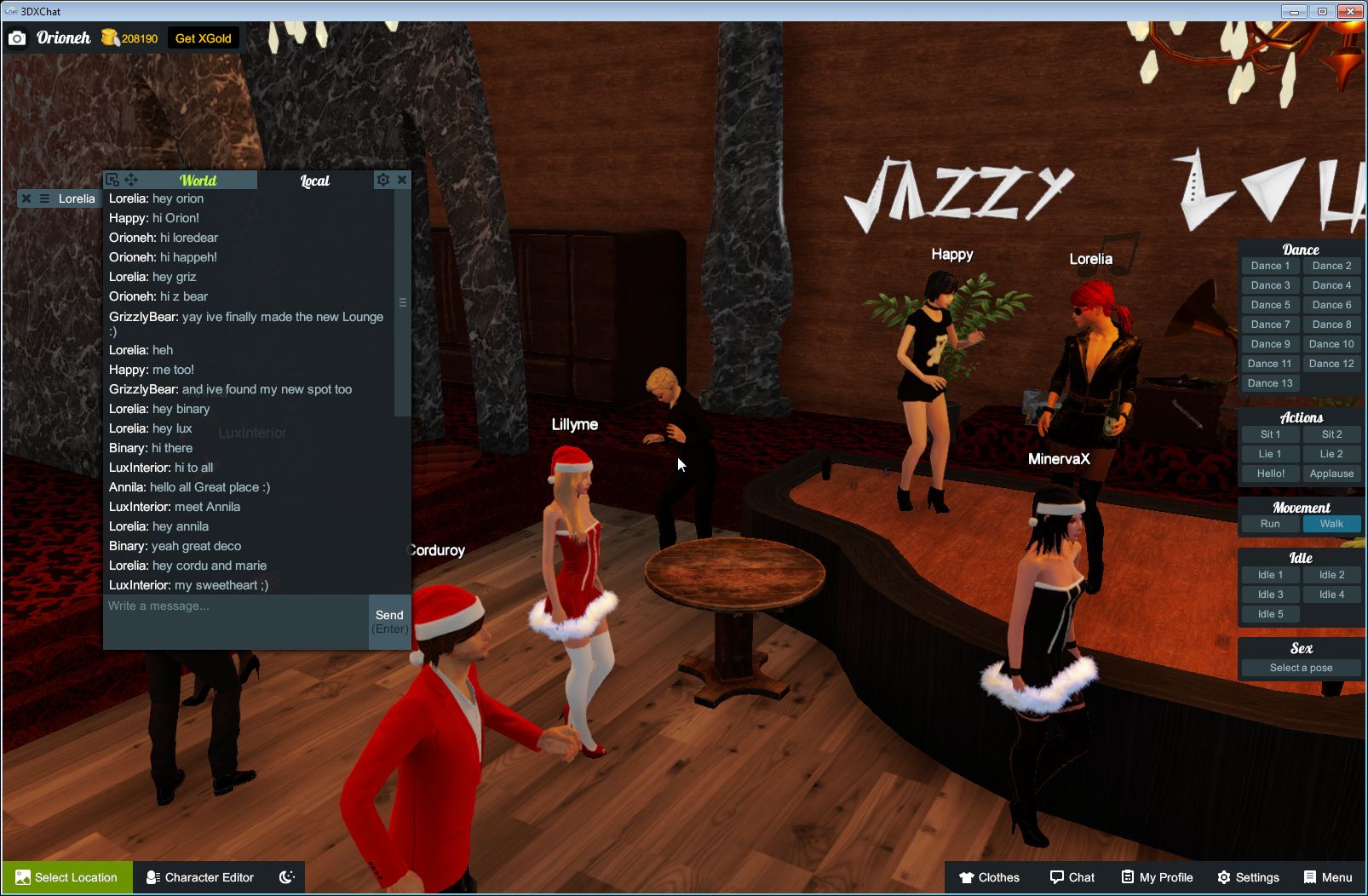Click the chat window move icon
Screen dimensions: 1368x896
[131, 180]
